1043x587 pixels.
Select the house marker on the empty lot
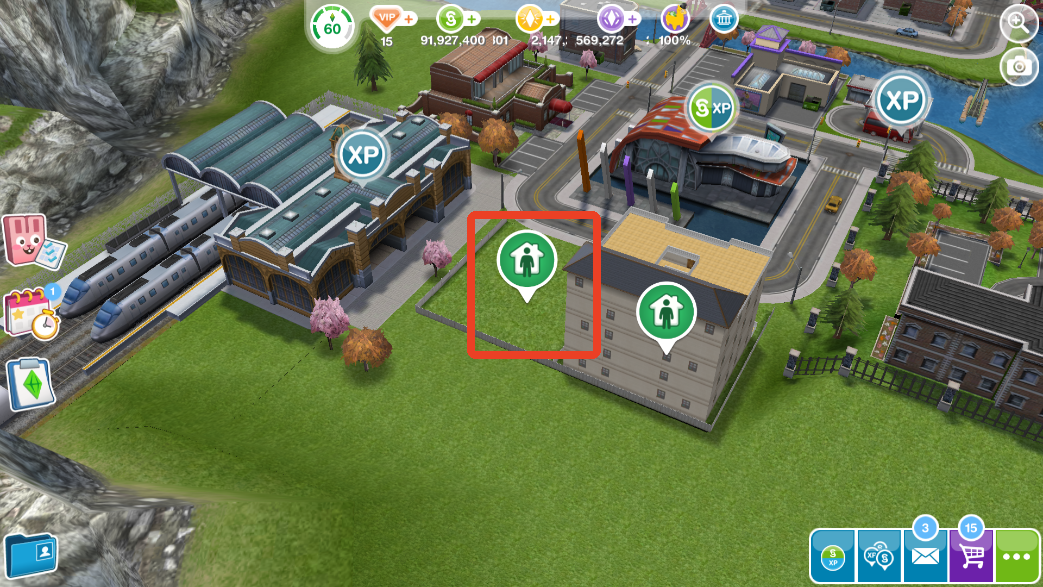[526, 260]
